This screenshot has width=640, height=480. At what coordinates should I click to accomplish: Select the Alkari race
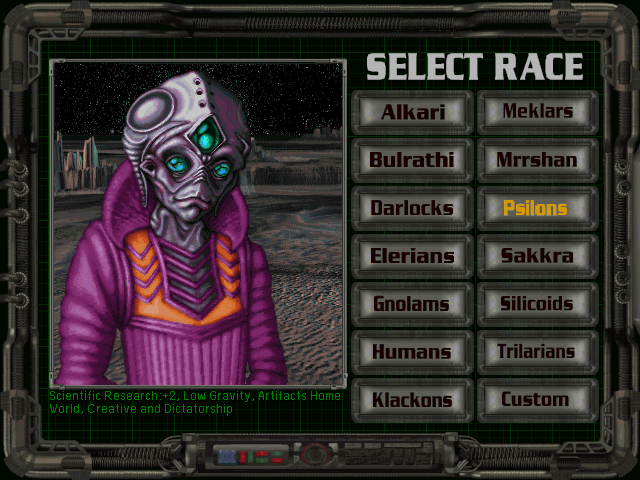411,111
